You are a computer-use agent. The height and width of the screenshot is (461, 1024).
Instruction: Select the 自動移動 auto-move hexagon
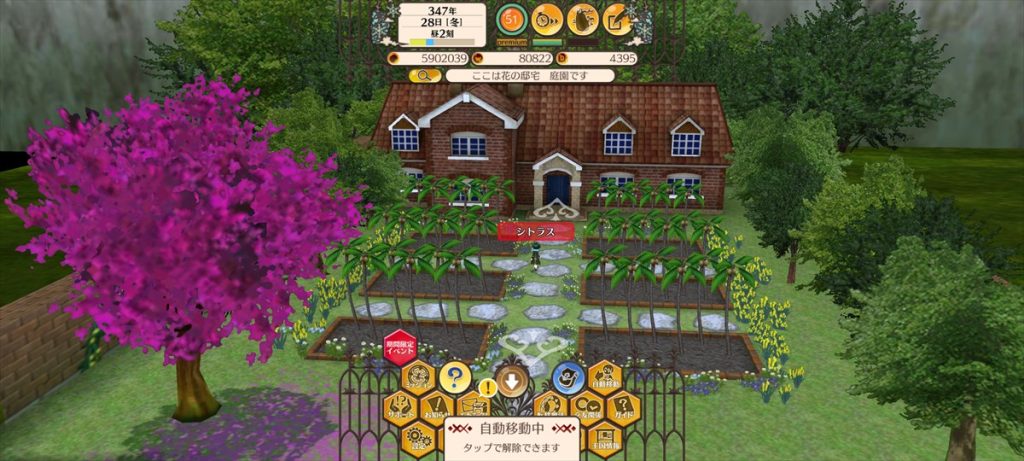coord(606,378)
